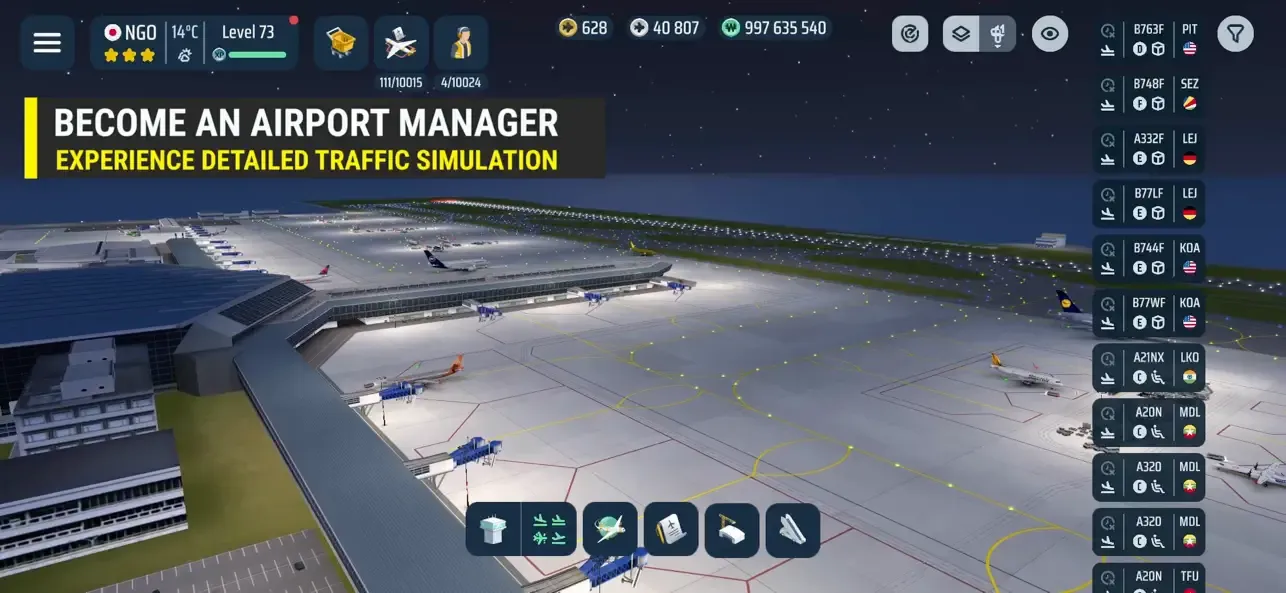Click the radar button
Viewport: 1286px width, 593px height.
pyautogui.click(x=910, y=34)
